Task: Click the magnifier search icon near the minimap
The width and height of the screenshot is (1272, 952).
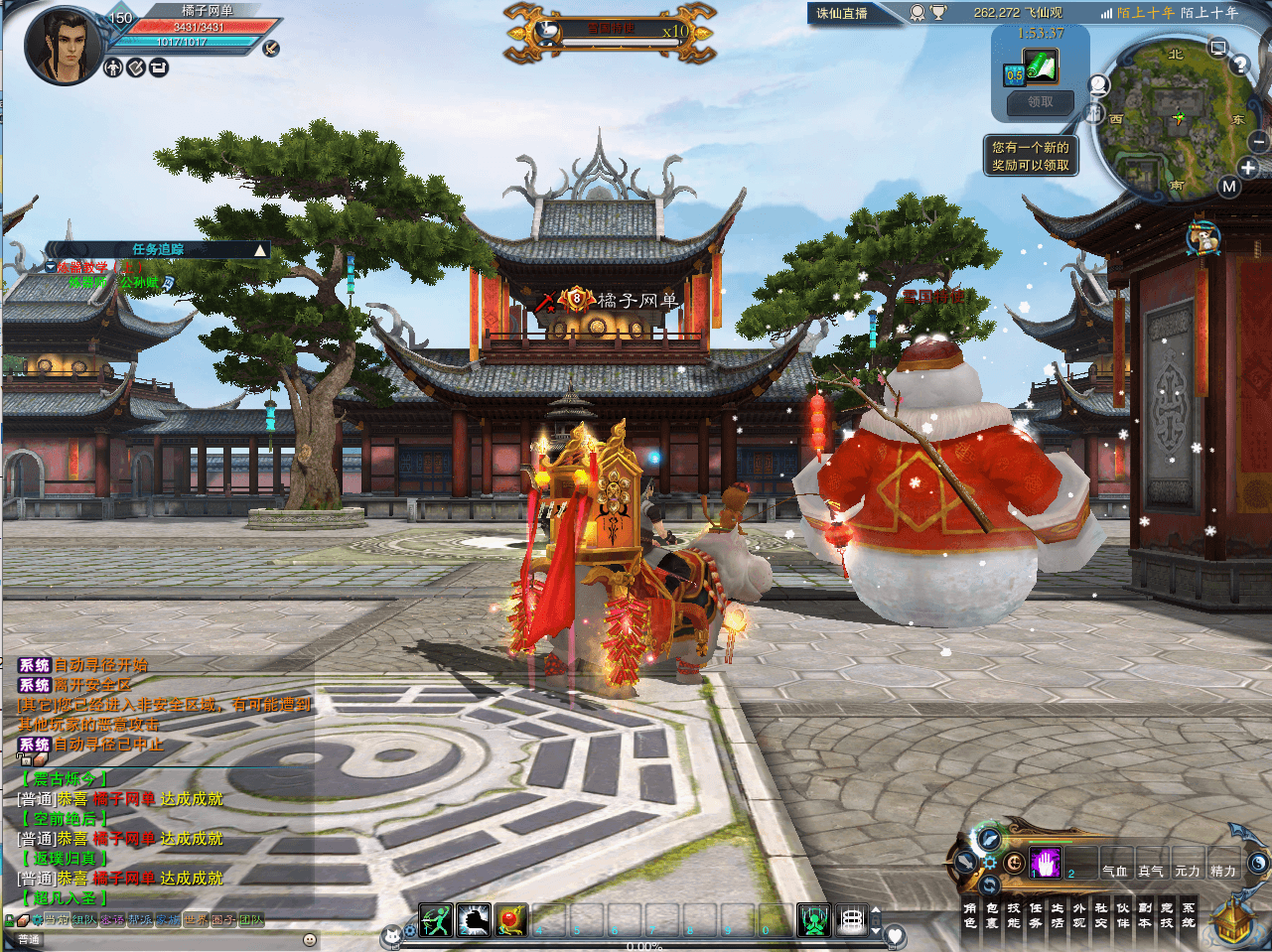Action: tap(1098, 84)
